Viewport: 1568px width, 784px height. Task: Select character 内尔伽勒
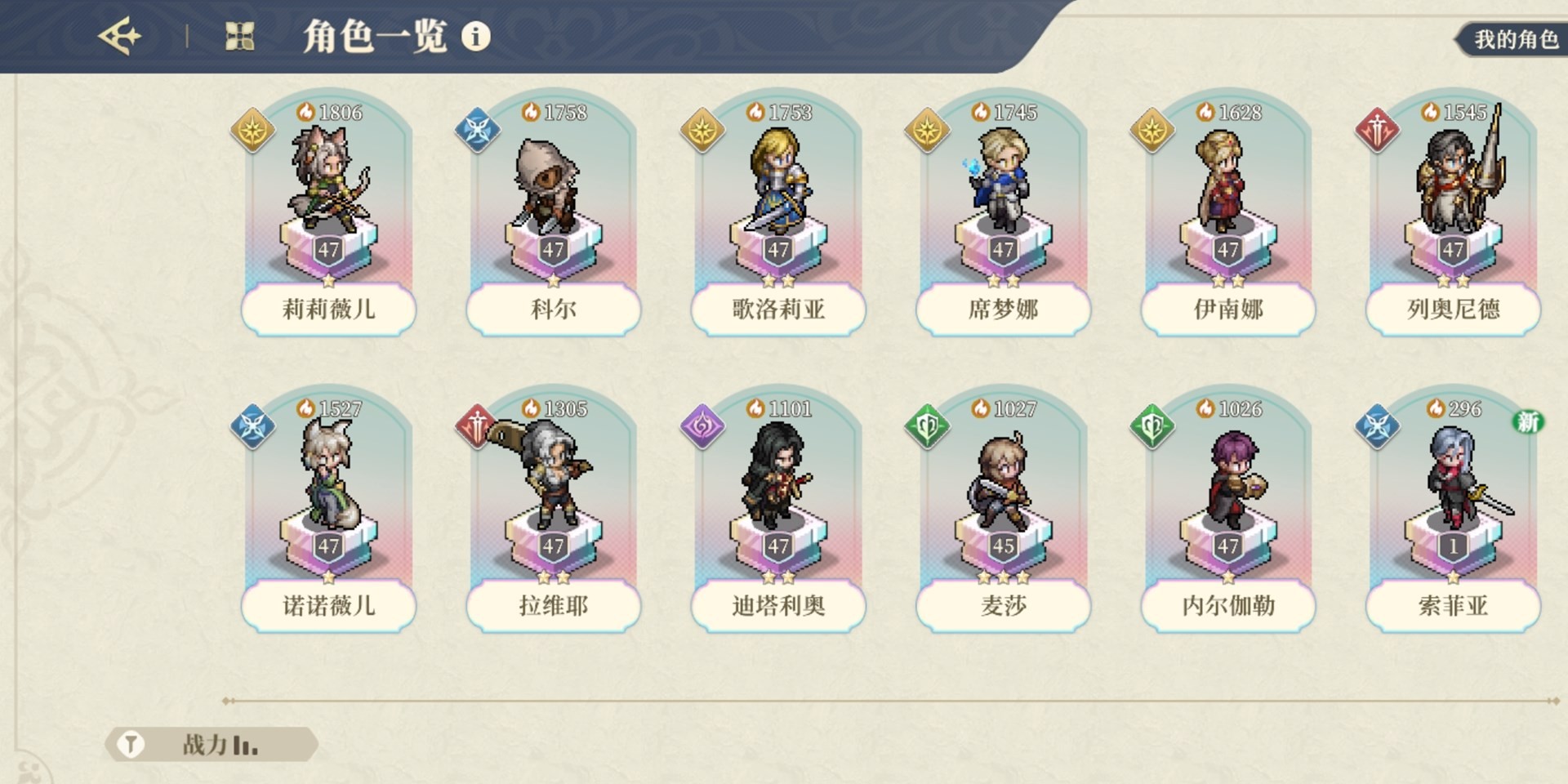tap(1228, 509)
